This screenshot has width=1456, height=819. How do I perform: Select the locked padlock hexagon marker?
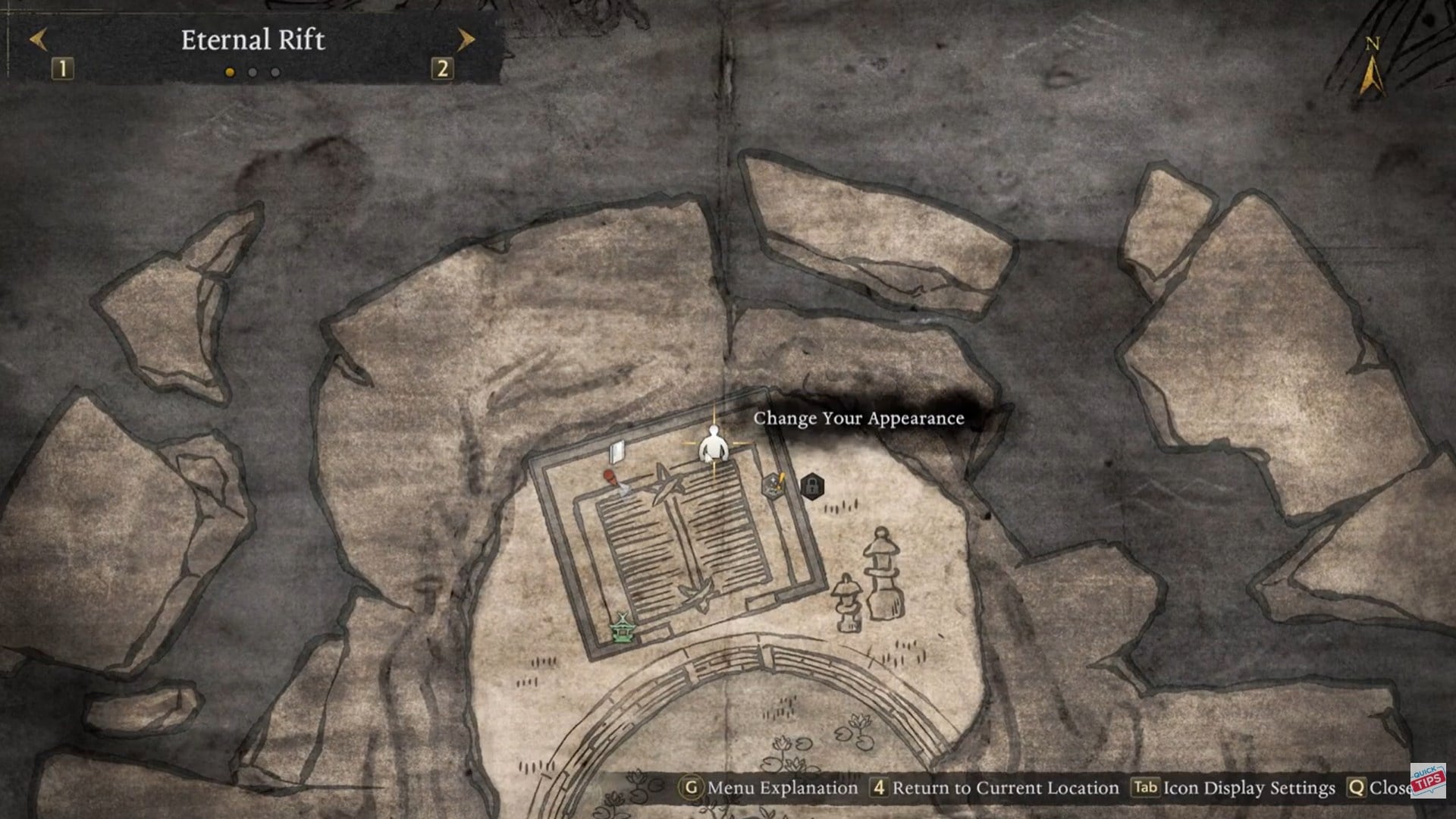pos(811,486)
